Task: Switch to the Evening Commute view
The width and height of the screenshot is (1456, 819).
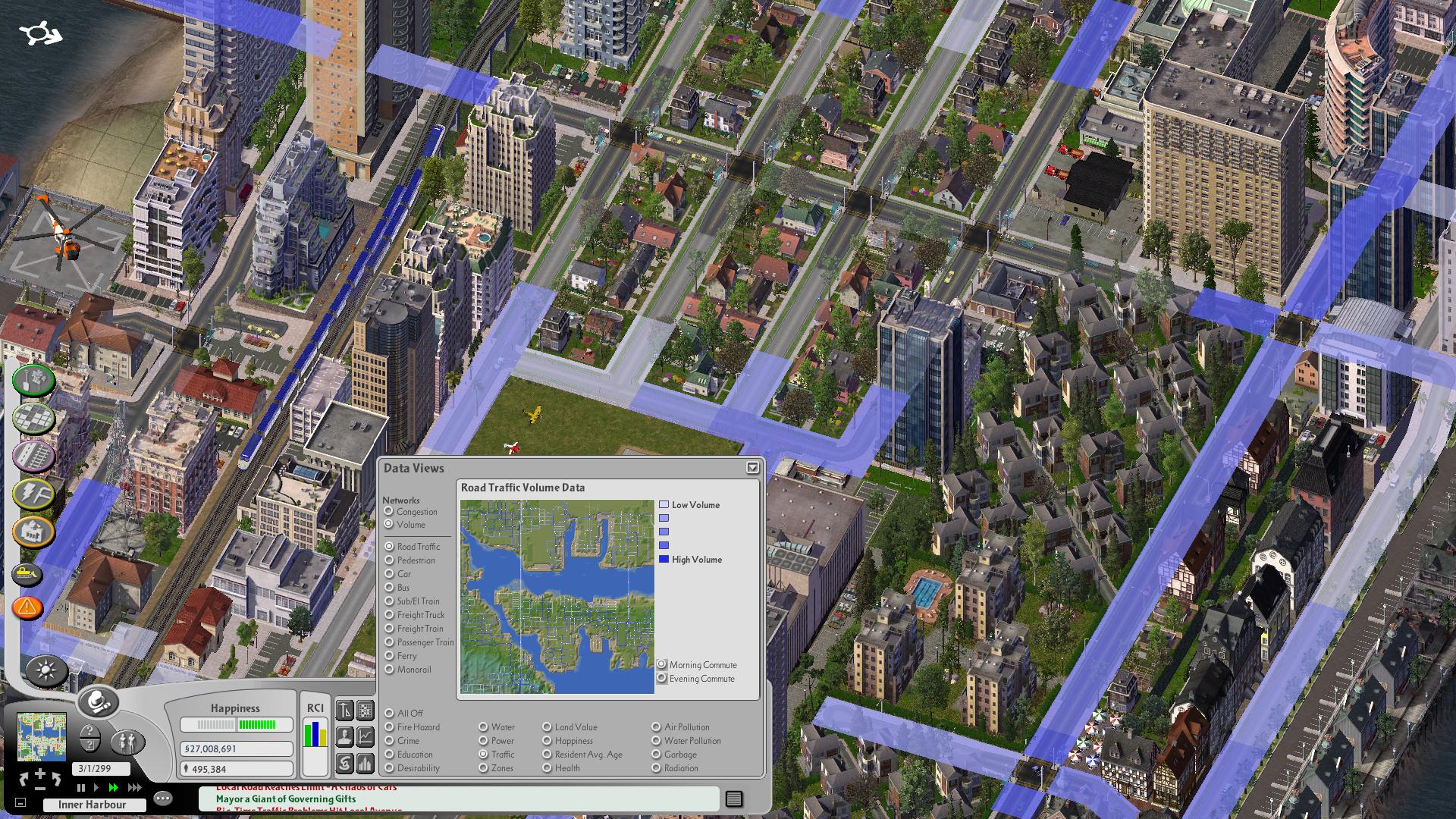Action: coord(662,679)
